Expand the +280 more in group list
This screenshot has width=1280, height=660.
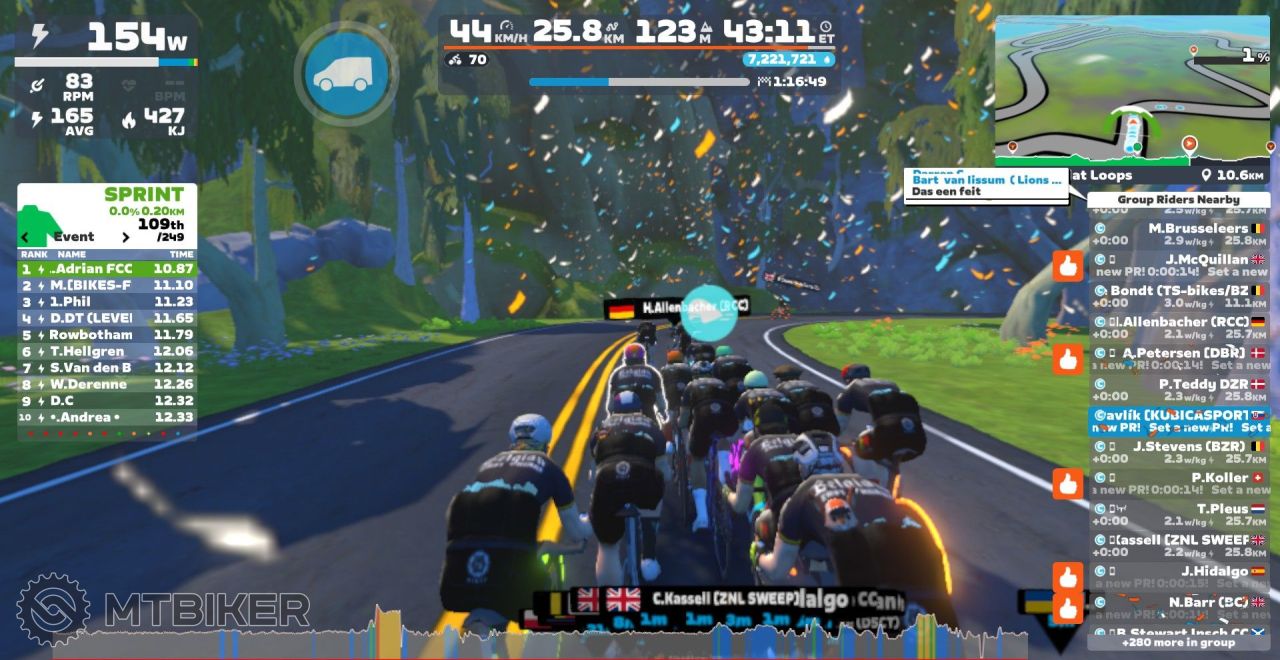click(1178, 642)
